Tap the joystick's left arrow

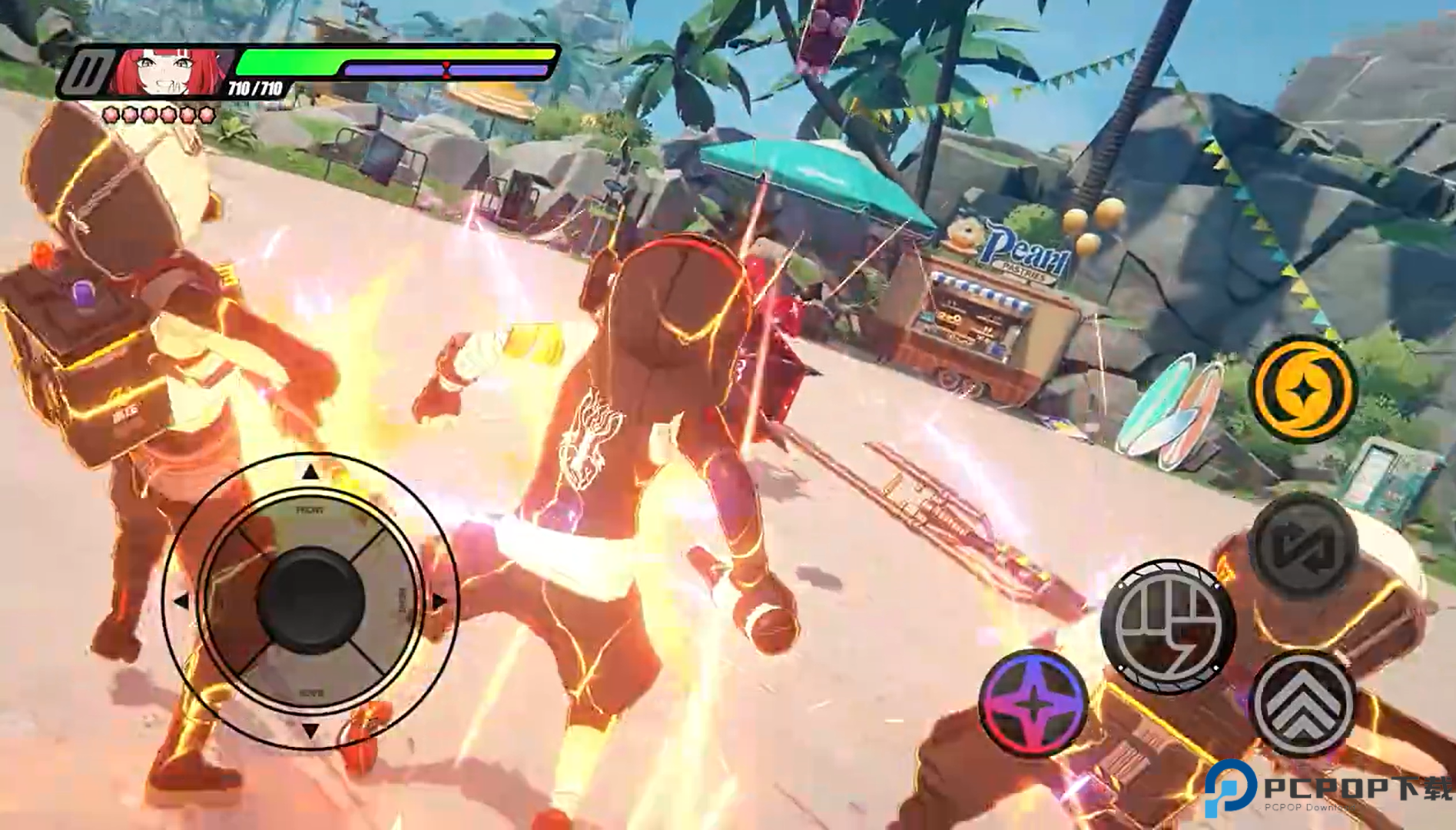[181, 601]
